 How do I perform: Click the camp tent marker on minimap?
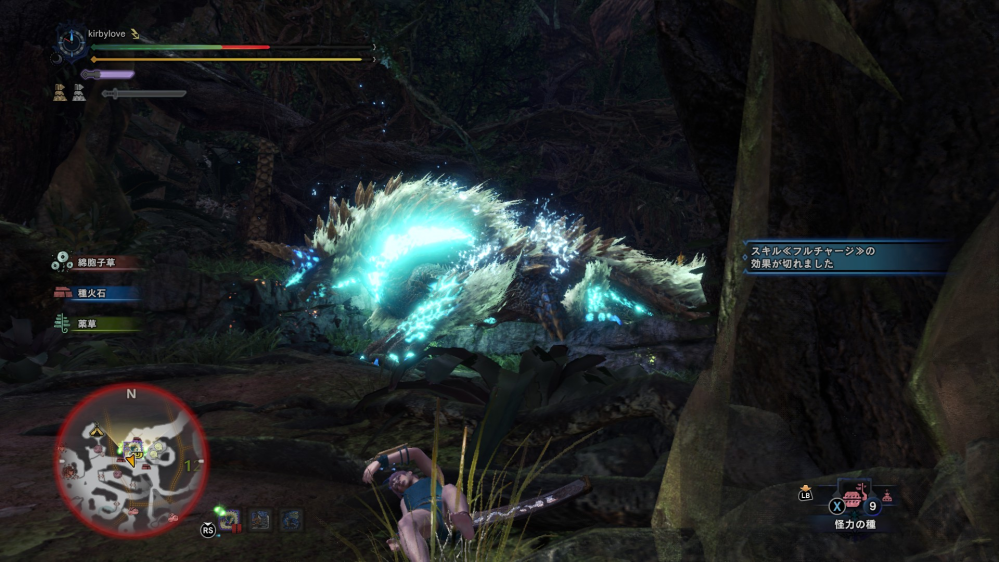(x=98, y=430)
